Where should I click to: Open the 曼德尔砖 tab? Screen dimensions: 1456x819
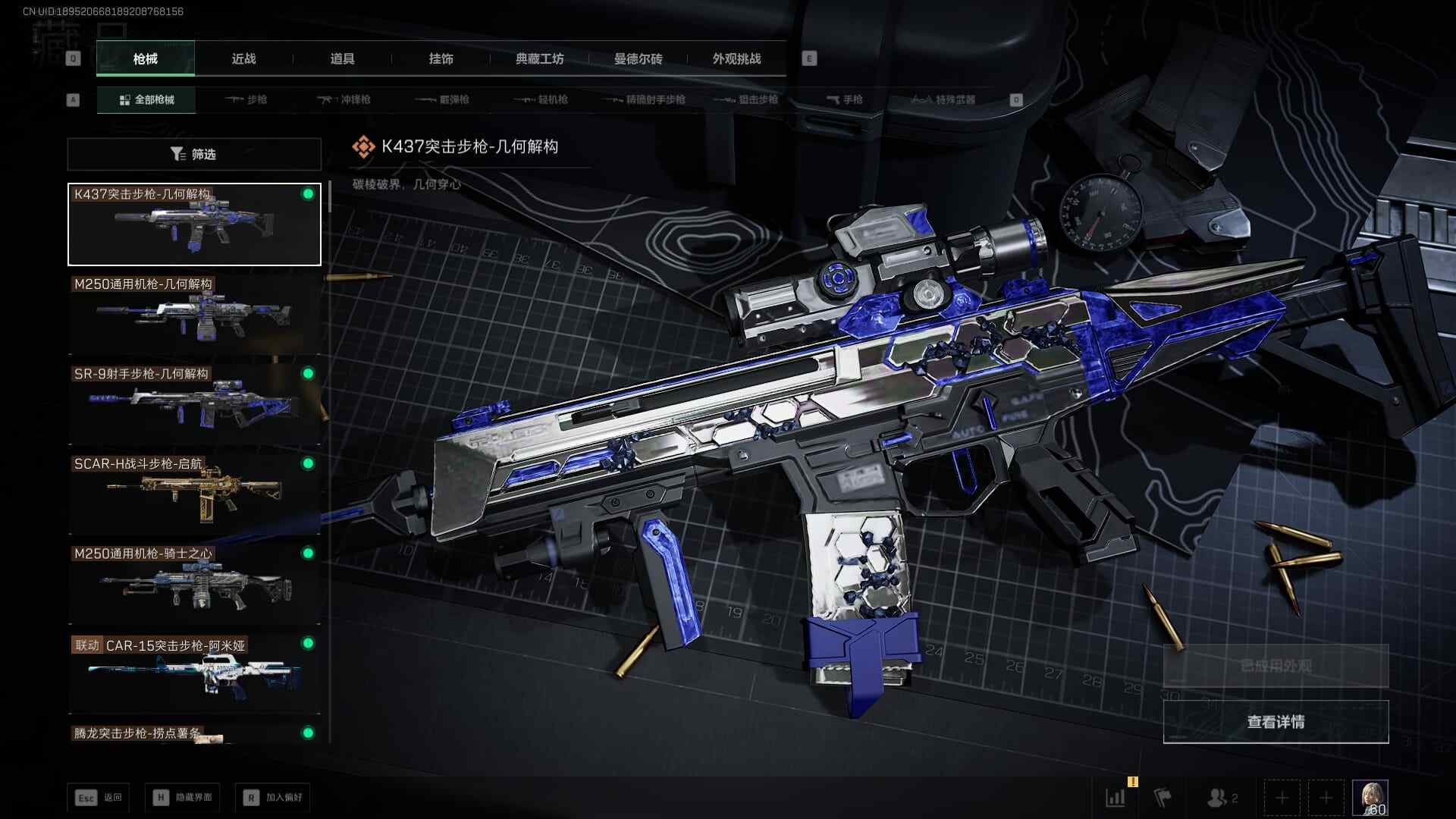click(x=638, y=59)
